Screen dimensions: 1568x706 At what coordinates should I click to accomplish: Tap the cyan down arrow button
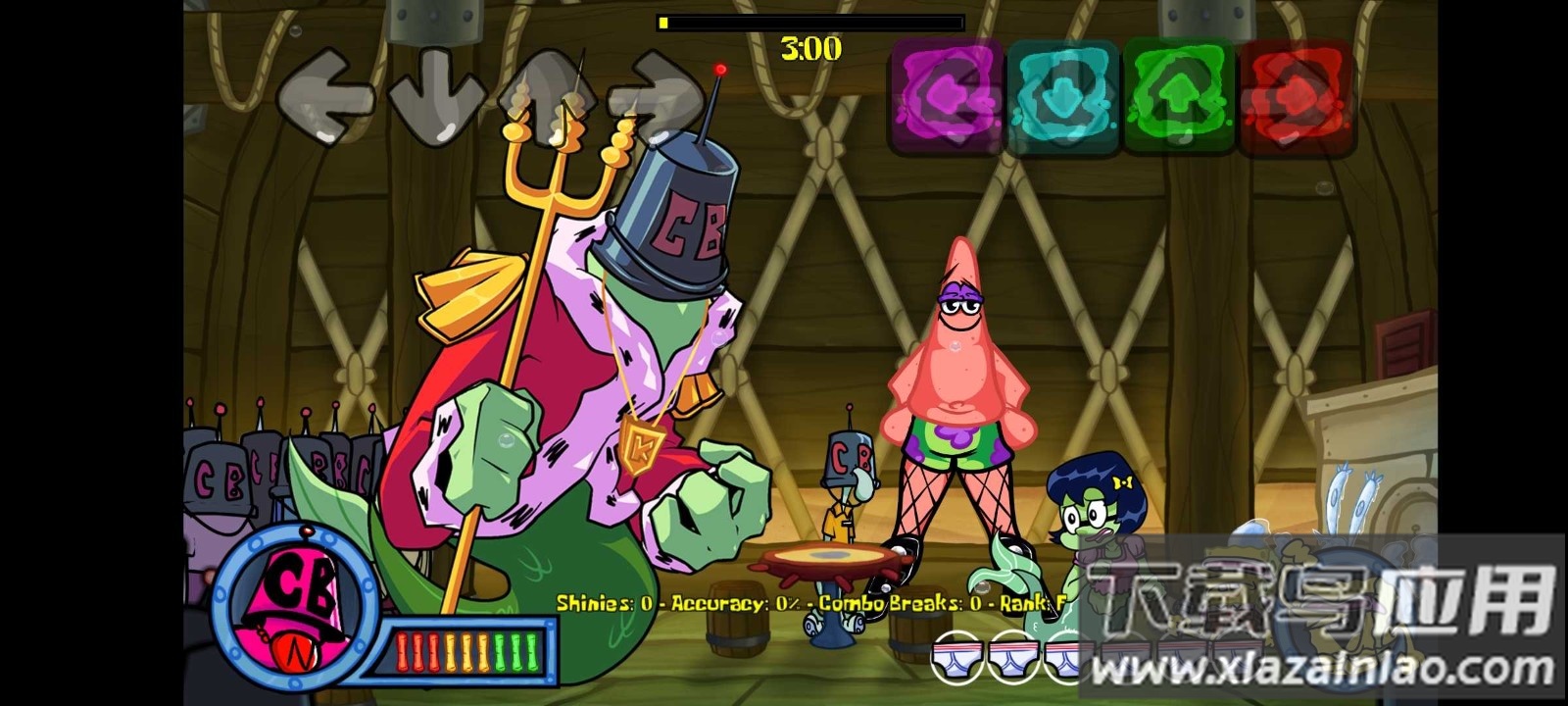(x=1063, y=96)
